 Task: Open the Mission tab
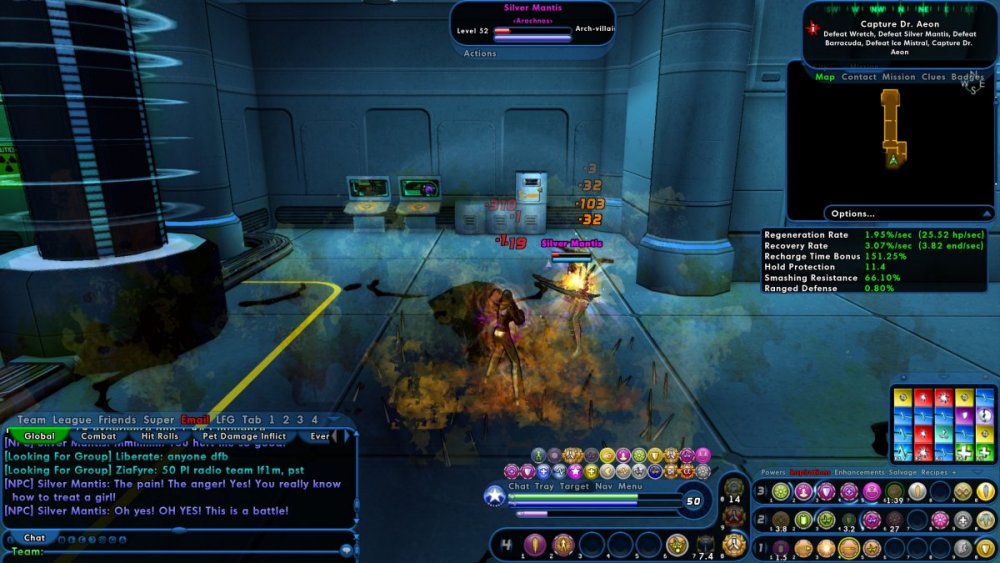click(898, 77)
